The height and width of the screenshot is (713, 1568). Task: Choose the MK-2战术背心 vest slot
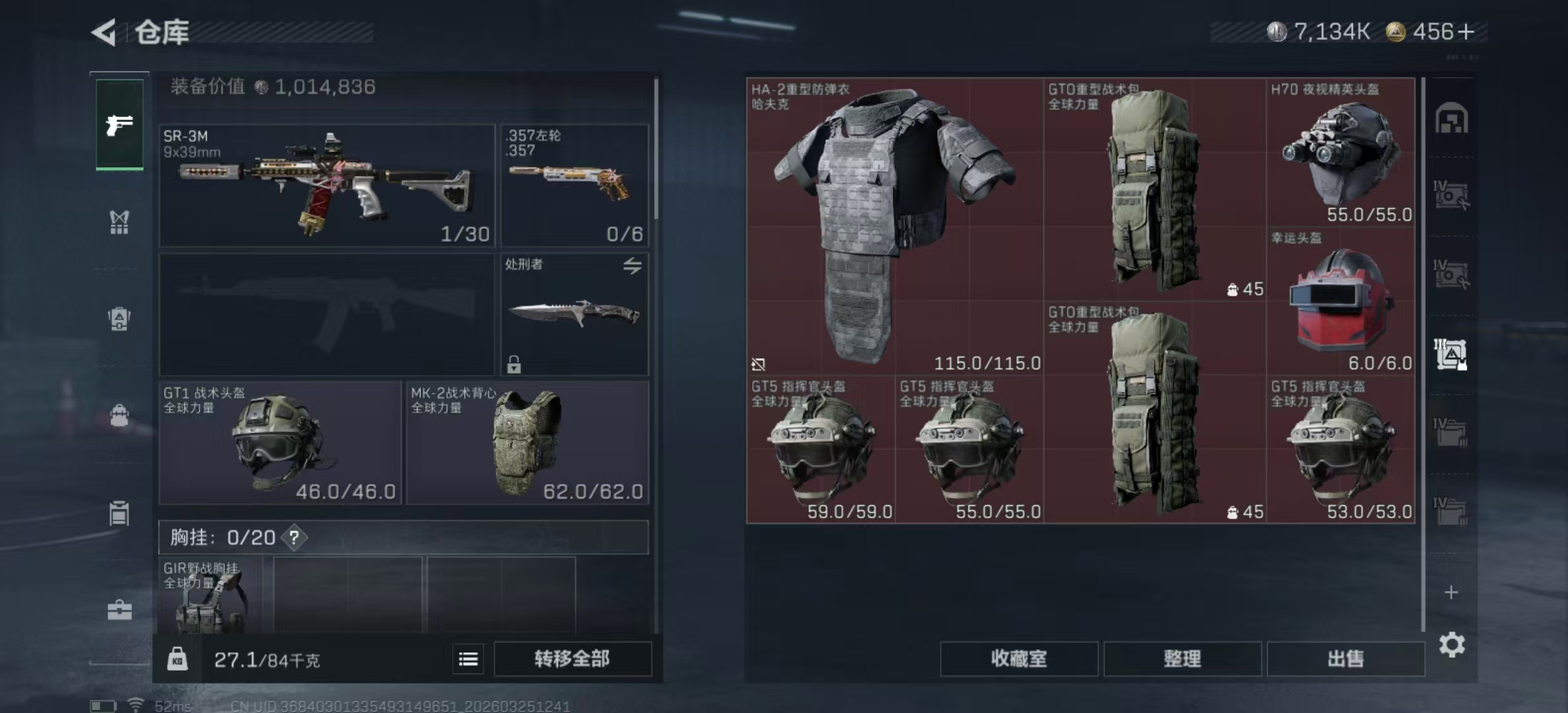[527, 443]
